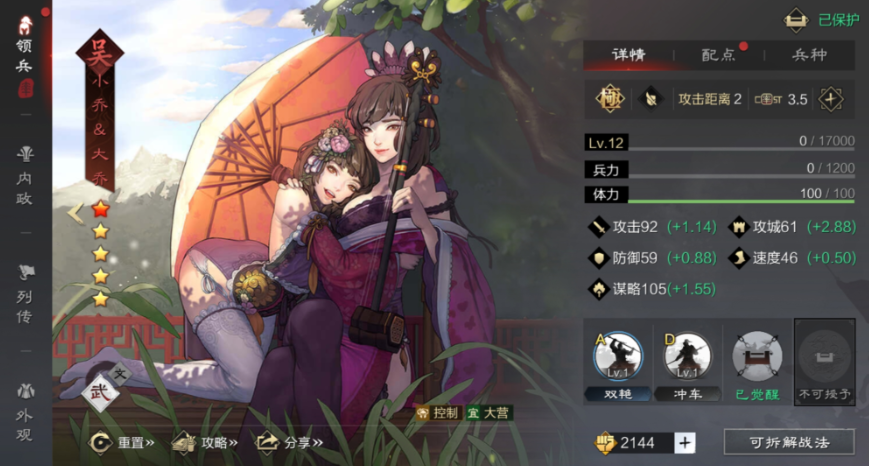869x466 pixels.
Task: Open the 攻略 strategy guide
Action: click(x=205, y=441)
